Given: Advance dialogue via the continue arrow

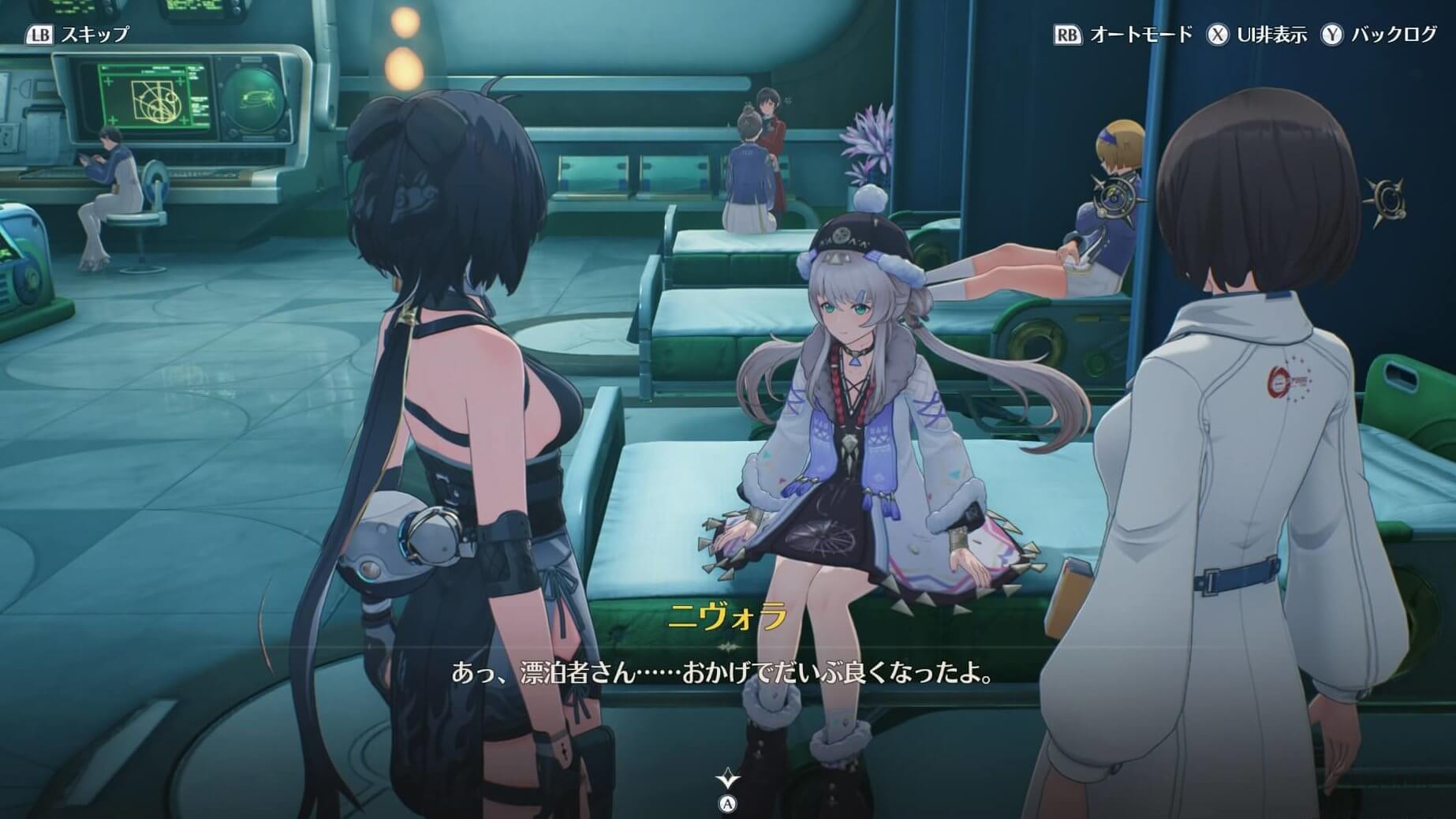Looking at the screenshot, I should click(x=727, y=780).
